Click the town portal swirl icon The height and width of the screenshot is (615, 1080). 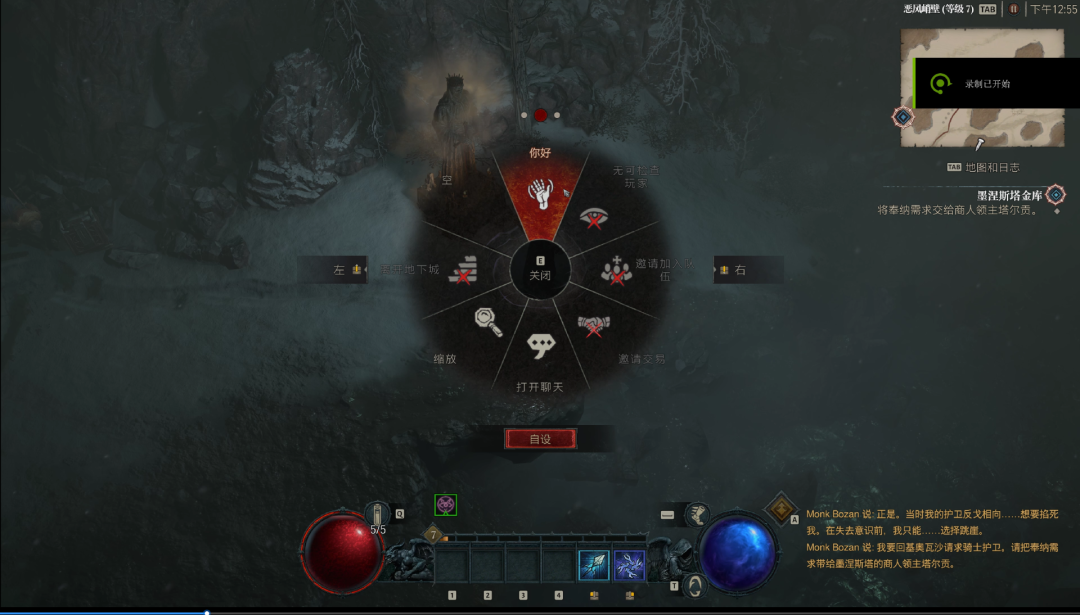click(693, 586)
